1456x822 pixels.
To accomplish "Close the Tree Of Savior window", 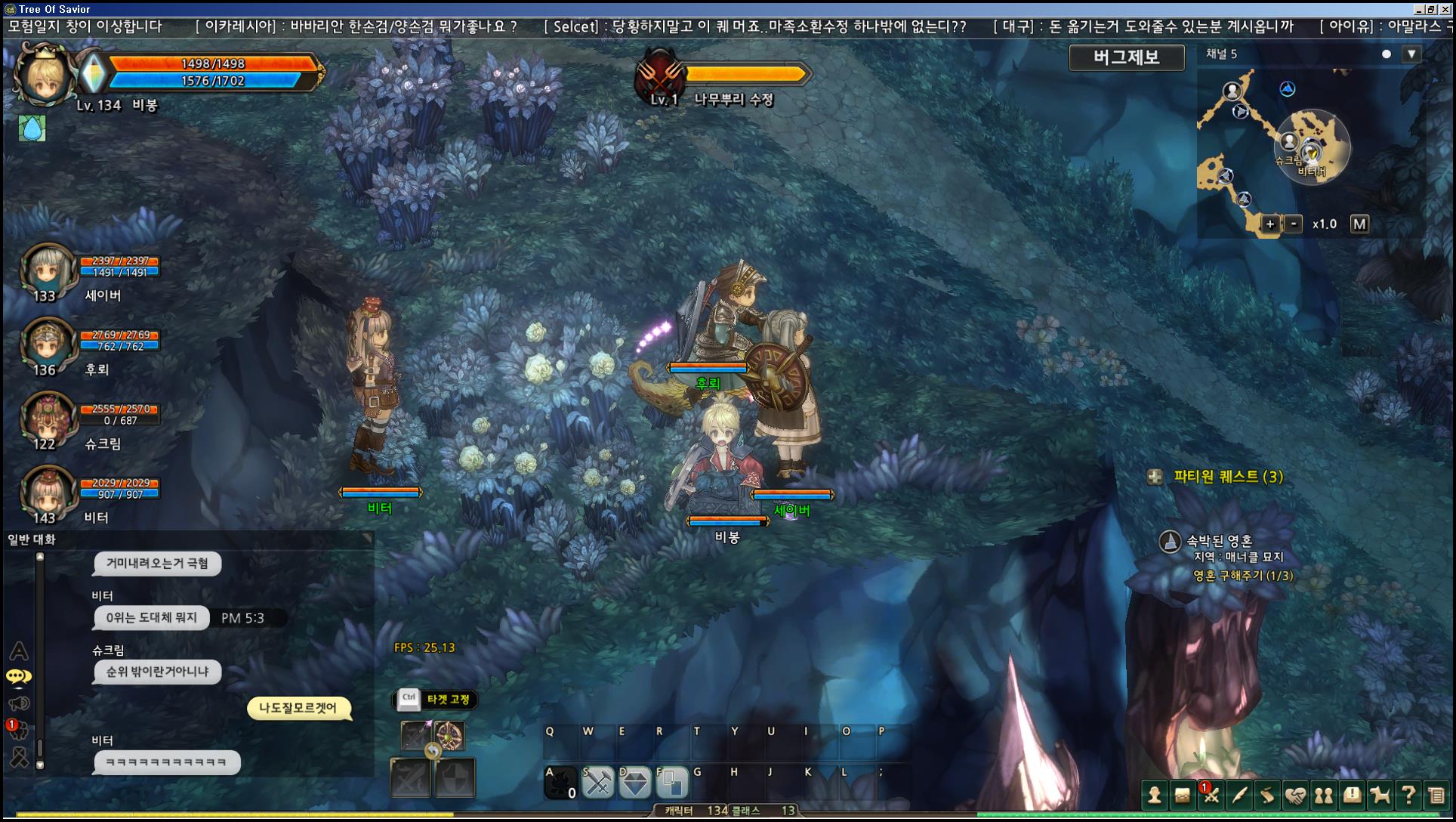I will (1445, 9).
